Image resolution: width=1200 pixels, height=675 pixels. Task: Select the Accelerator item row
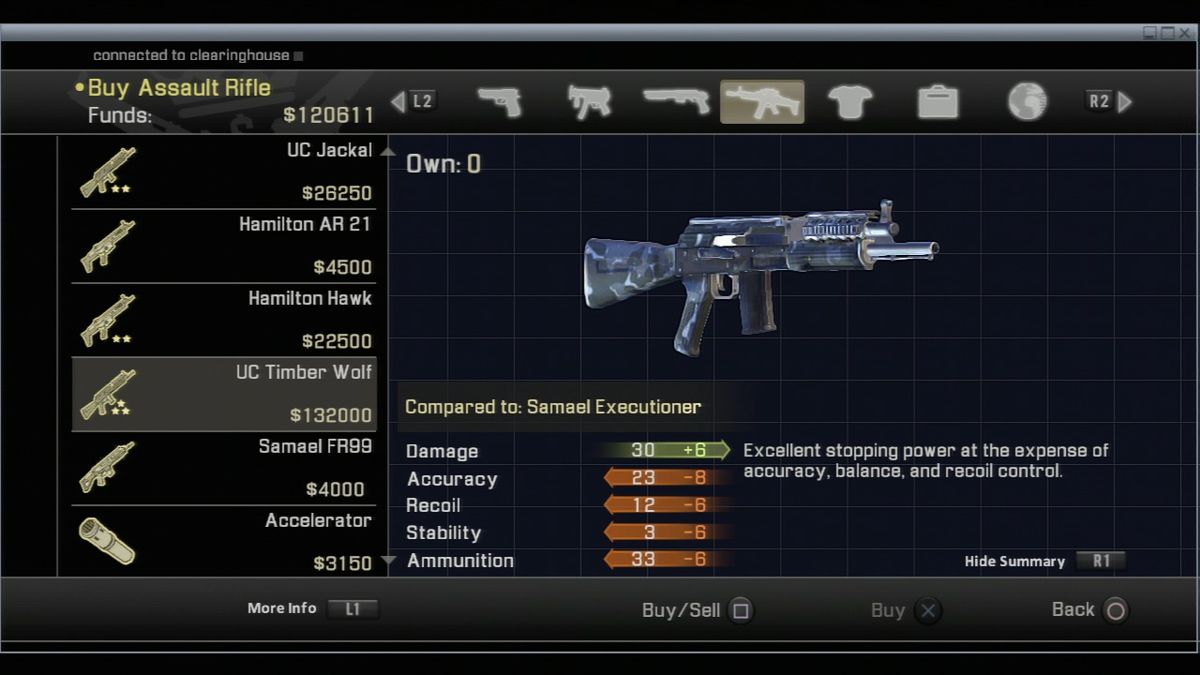pos(224,541)
